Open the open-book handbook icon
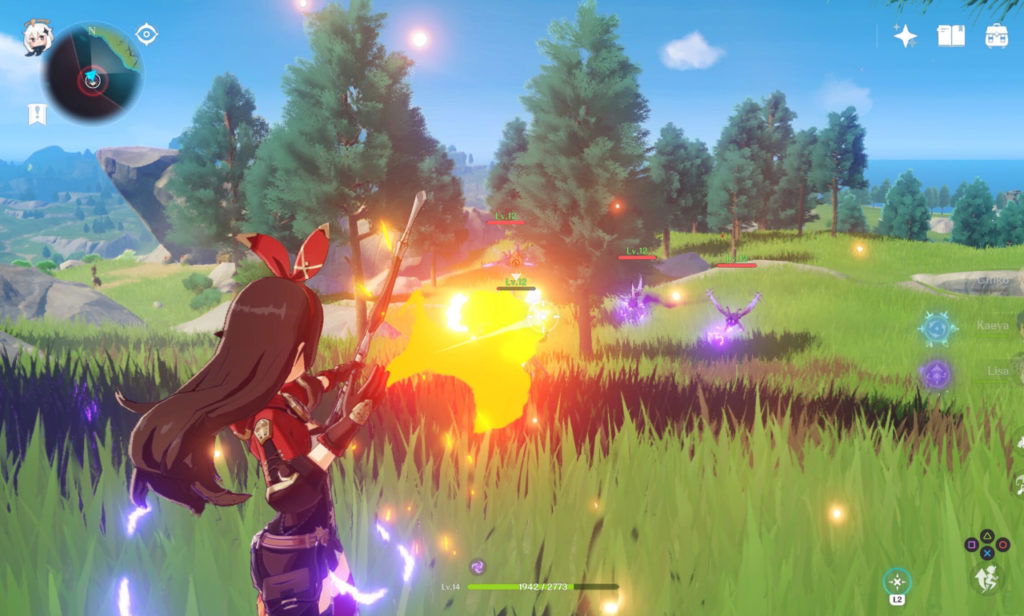The width and height of the screenshot is (1024, 616). coord(950,36)
